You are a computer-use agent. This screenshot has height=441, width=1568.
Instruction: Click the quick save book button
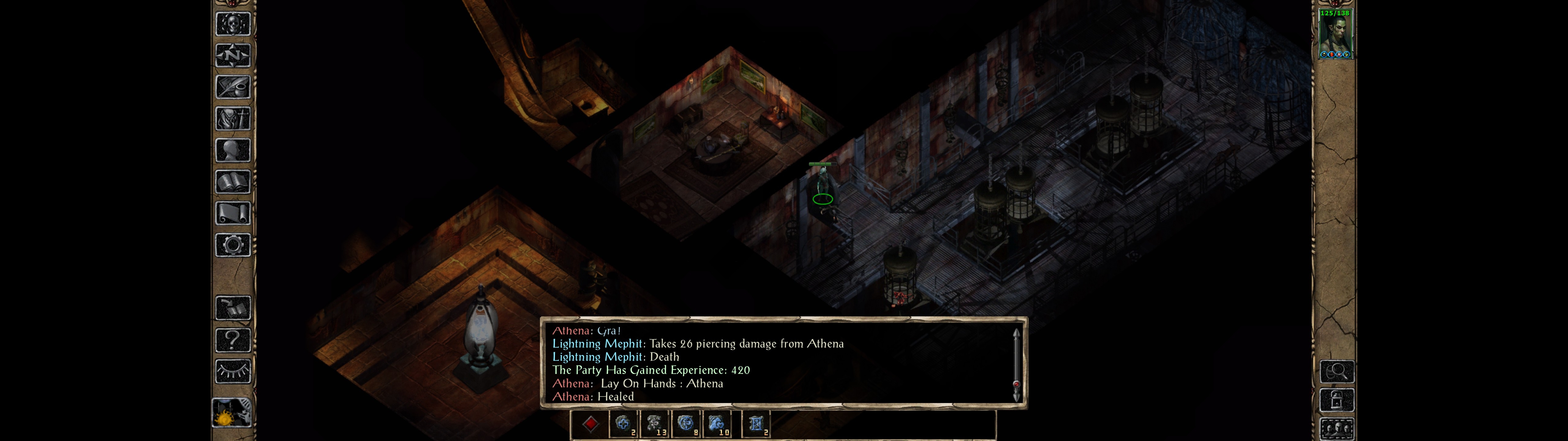pyautogui.click(x=232, y=308)
